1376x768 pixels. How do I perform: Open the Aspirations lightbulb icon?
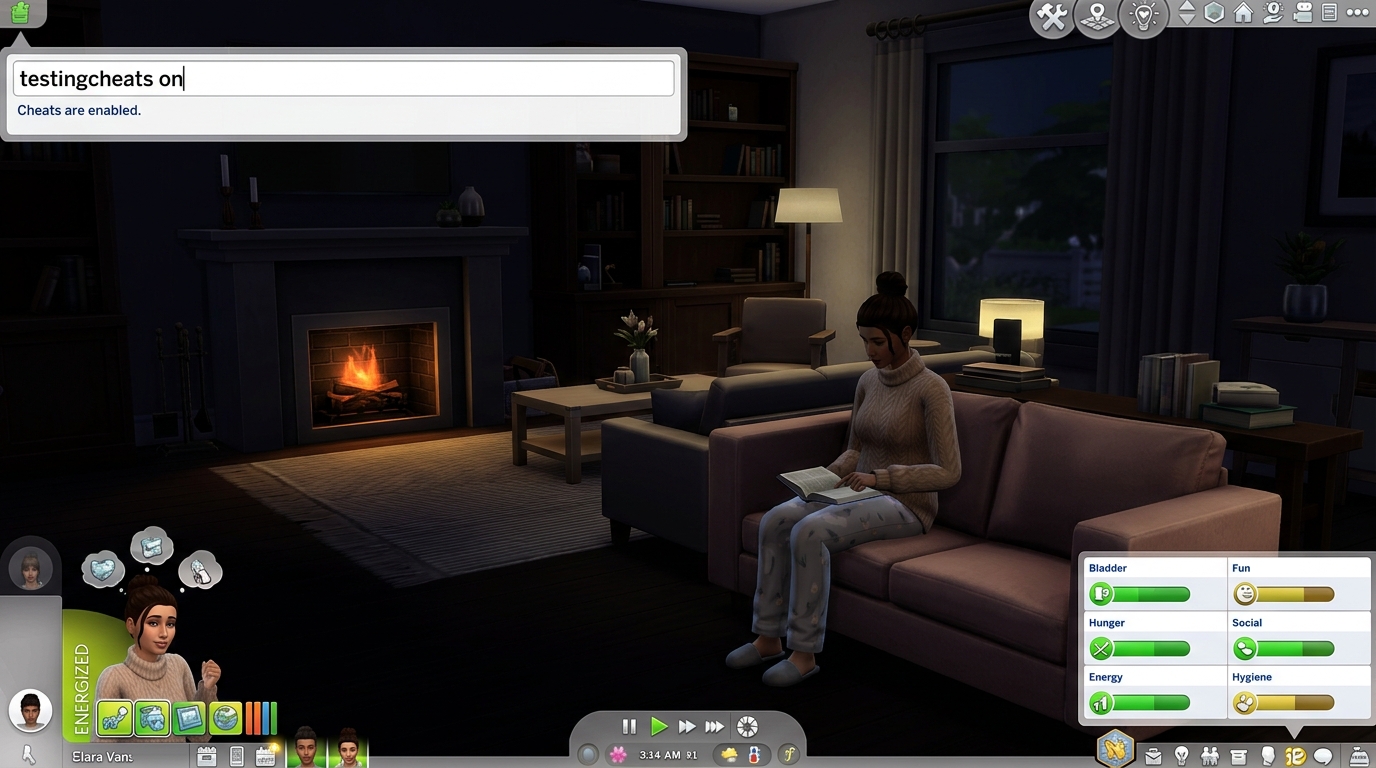click(1183, 756)
